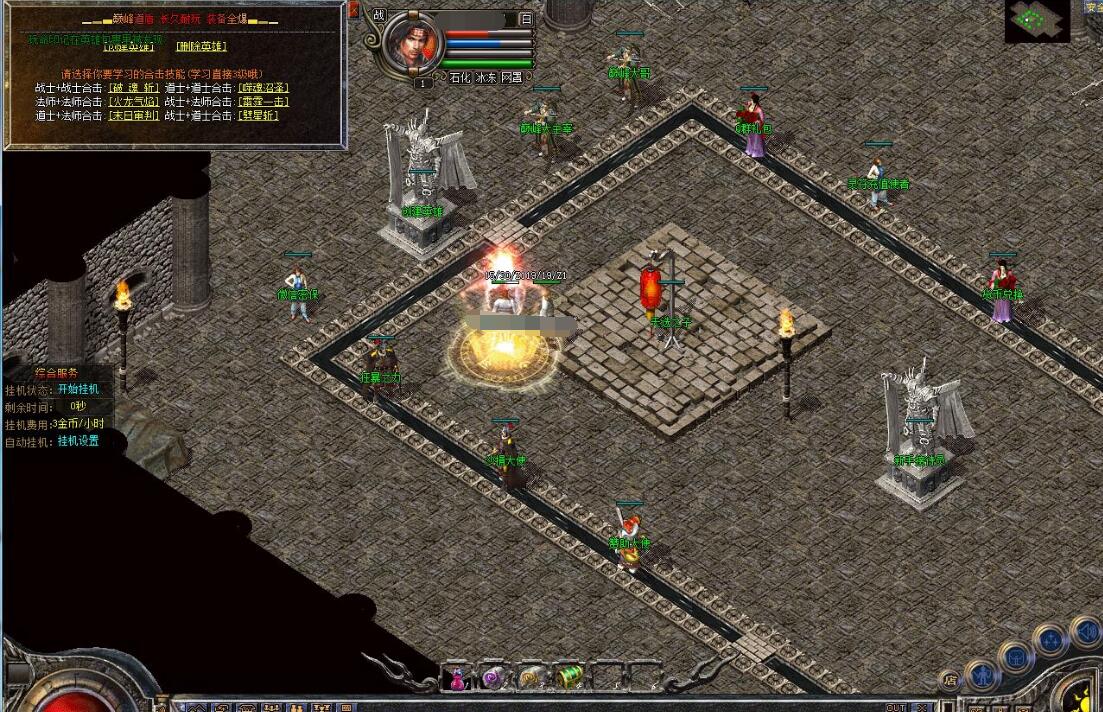Open the 店 shop button
The image size is (1103, 712).
pyautogui.click(x=951, y=681)
